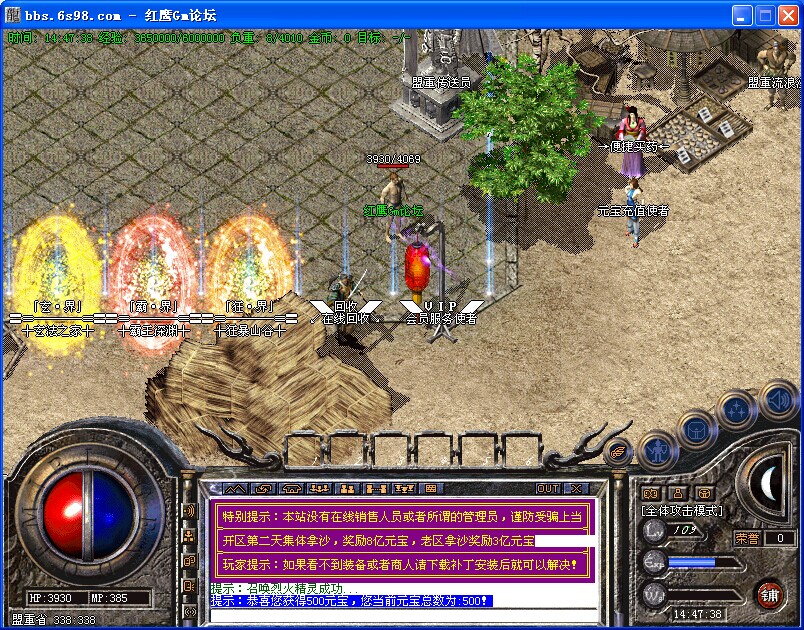Click the winged orb next to belt slots

click(x=619, y=450)
